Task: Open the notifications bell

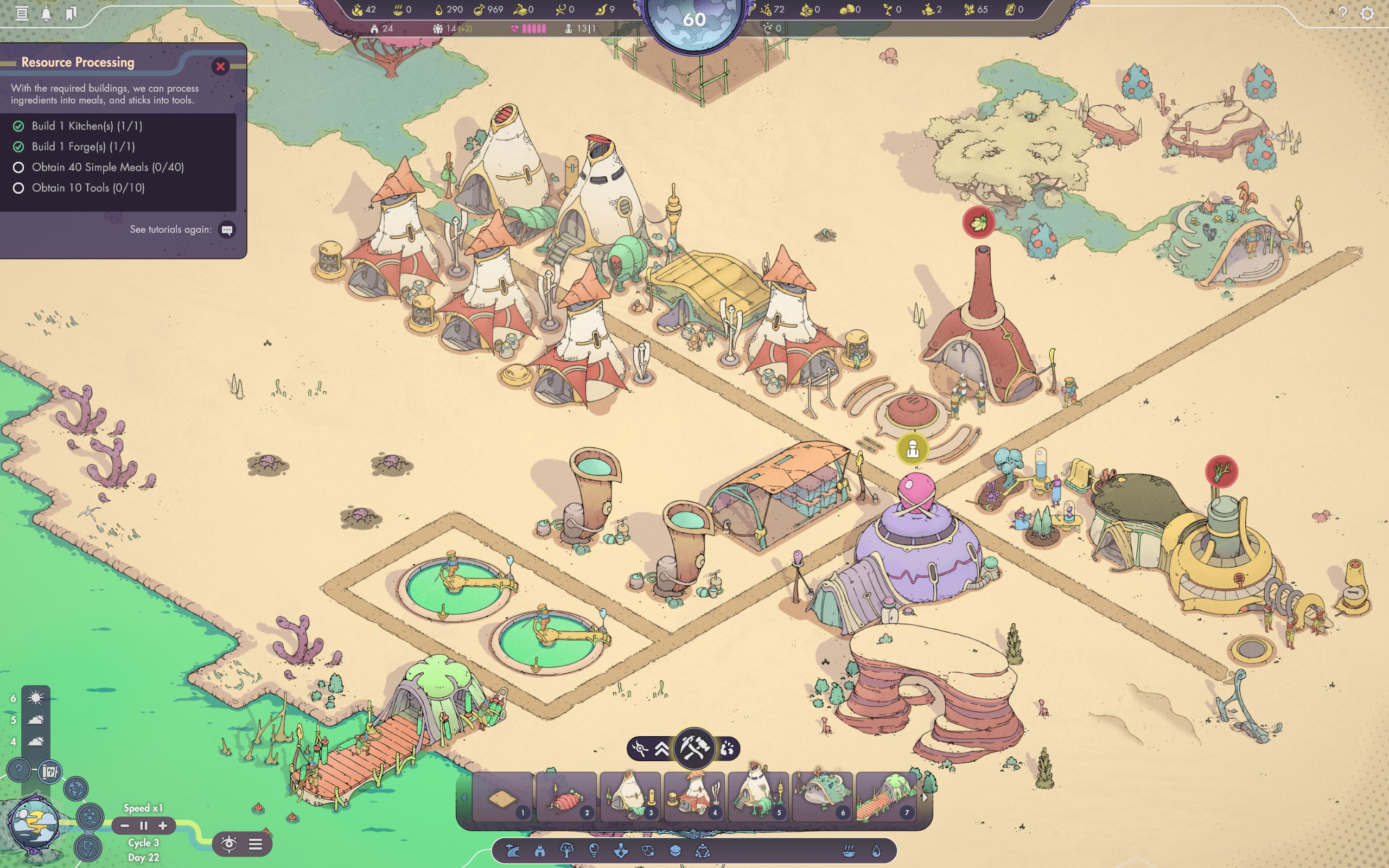Action: point(46,13)
